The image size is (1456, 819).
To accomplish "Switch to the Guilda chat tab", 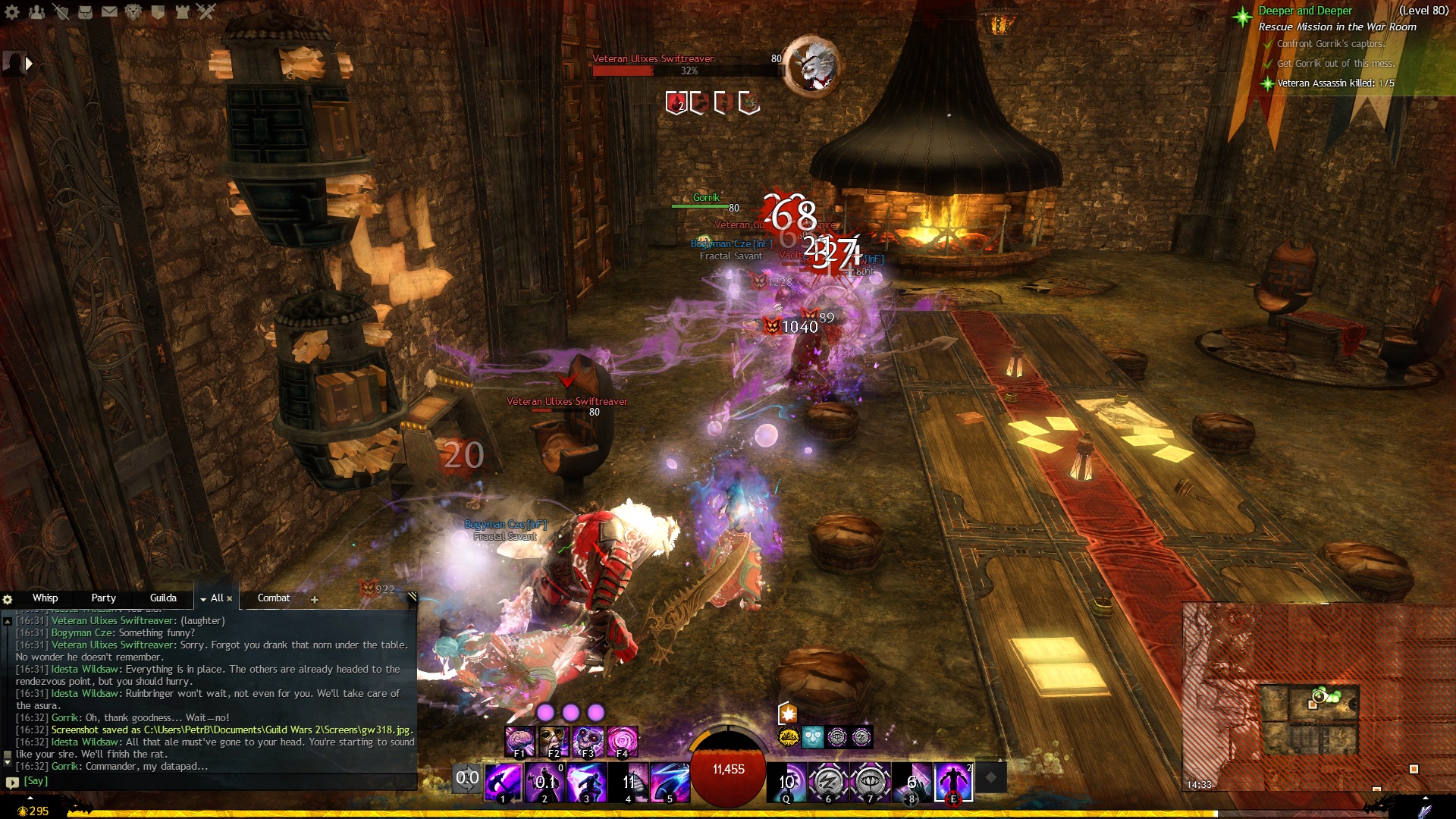I will tap(163, 598).
